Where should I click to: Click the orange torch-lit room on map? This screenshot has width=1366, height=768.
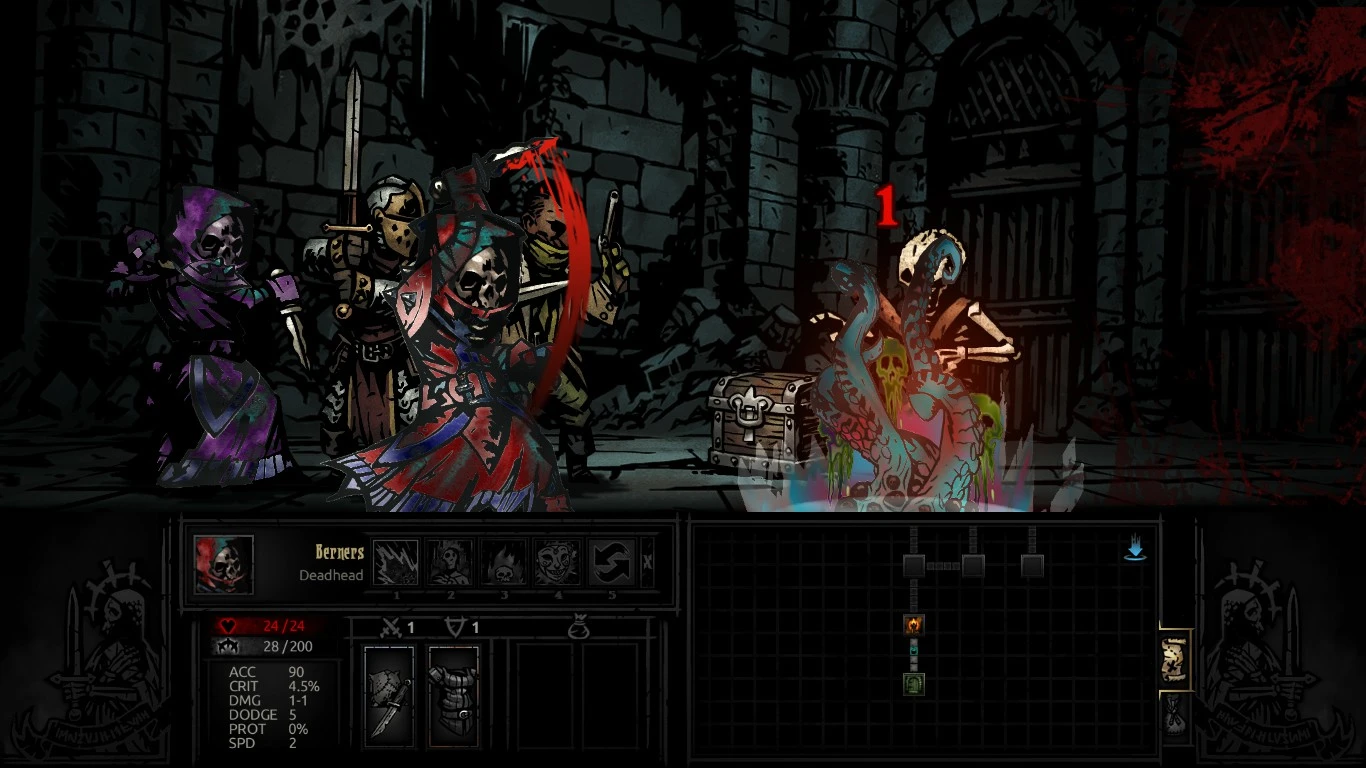click(x=913, y=626)
